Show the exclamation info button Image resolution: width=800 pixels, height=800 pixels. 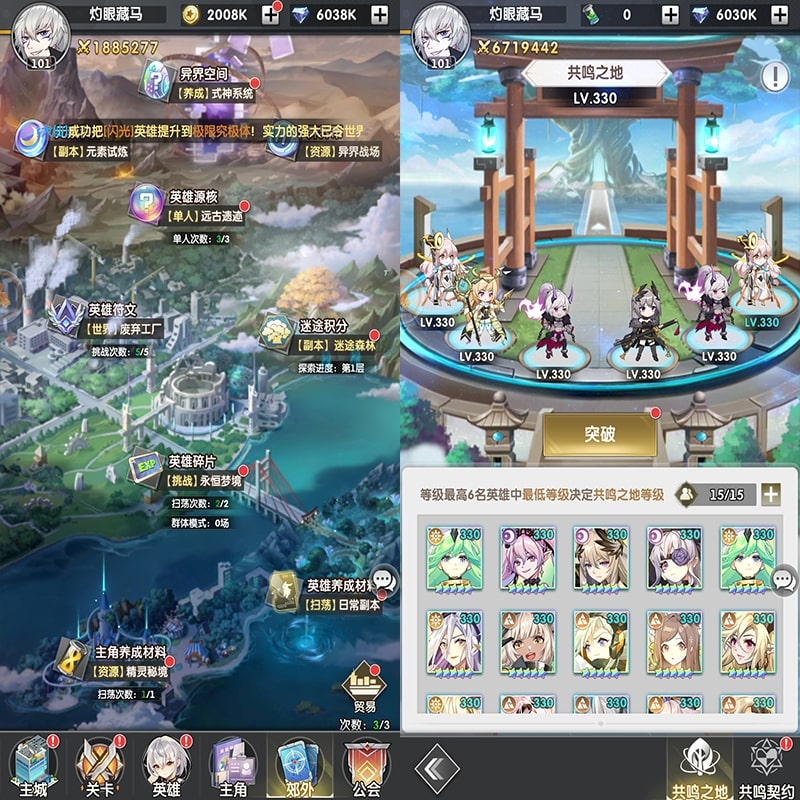point(775,76)
